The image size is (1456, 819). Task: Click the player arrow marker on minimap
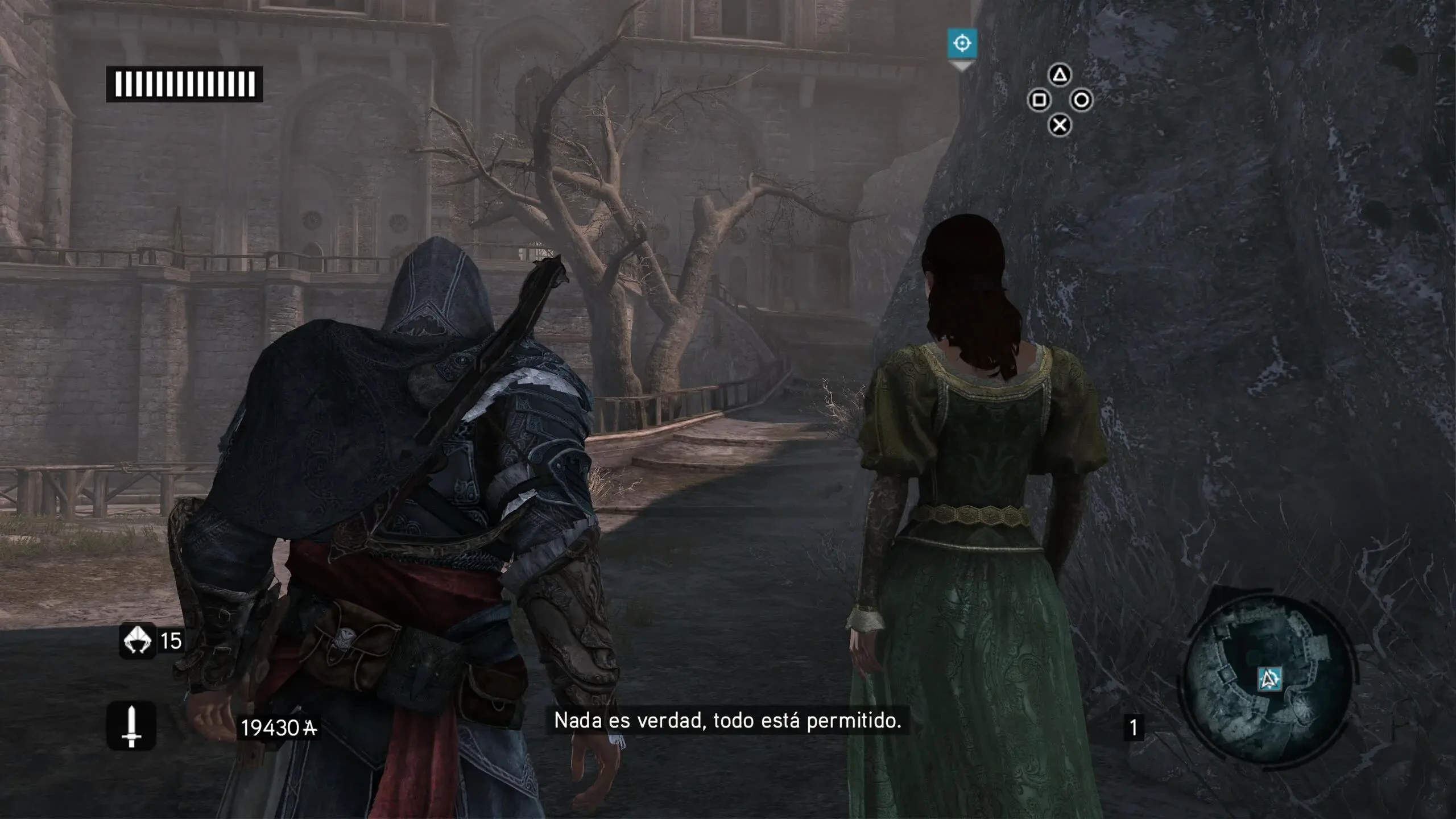1269,679
